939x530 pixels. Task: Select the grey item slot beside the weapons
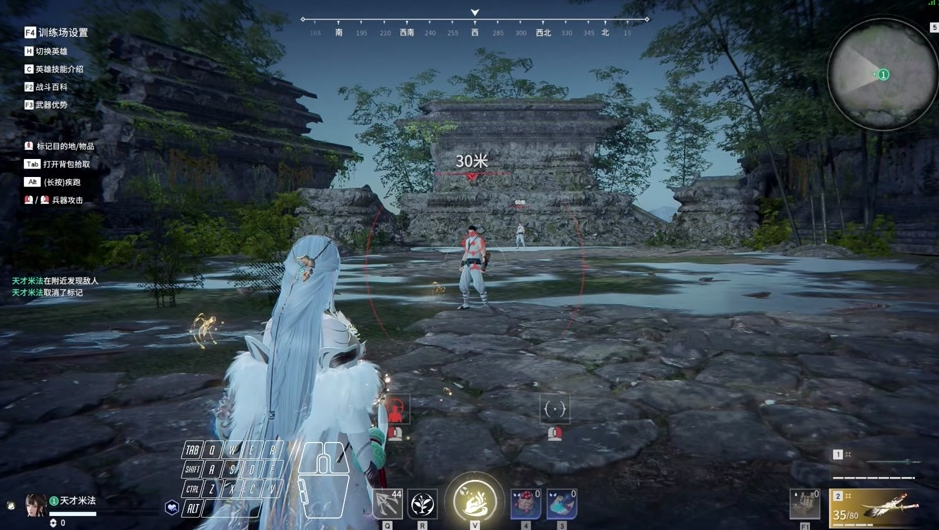click(805, 503)
